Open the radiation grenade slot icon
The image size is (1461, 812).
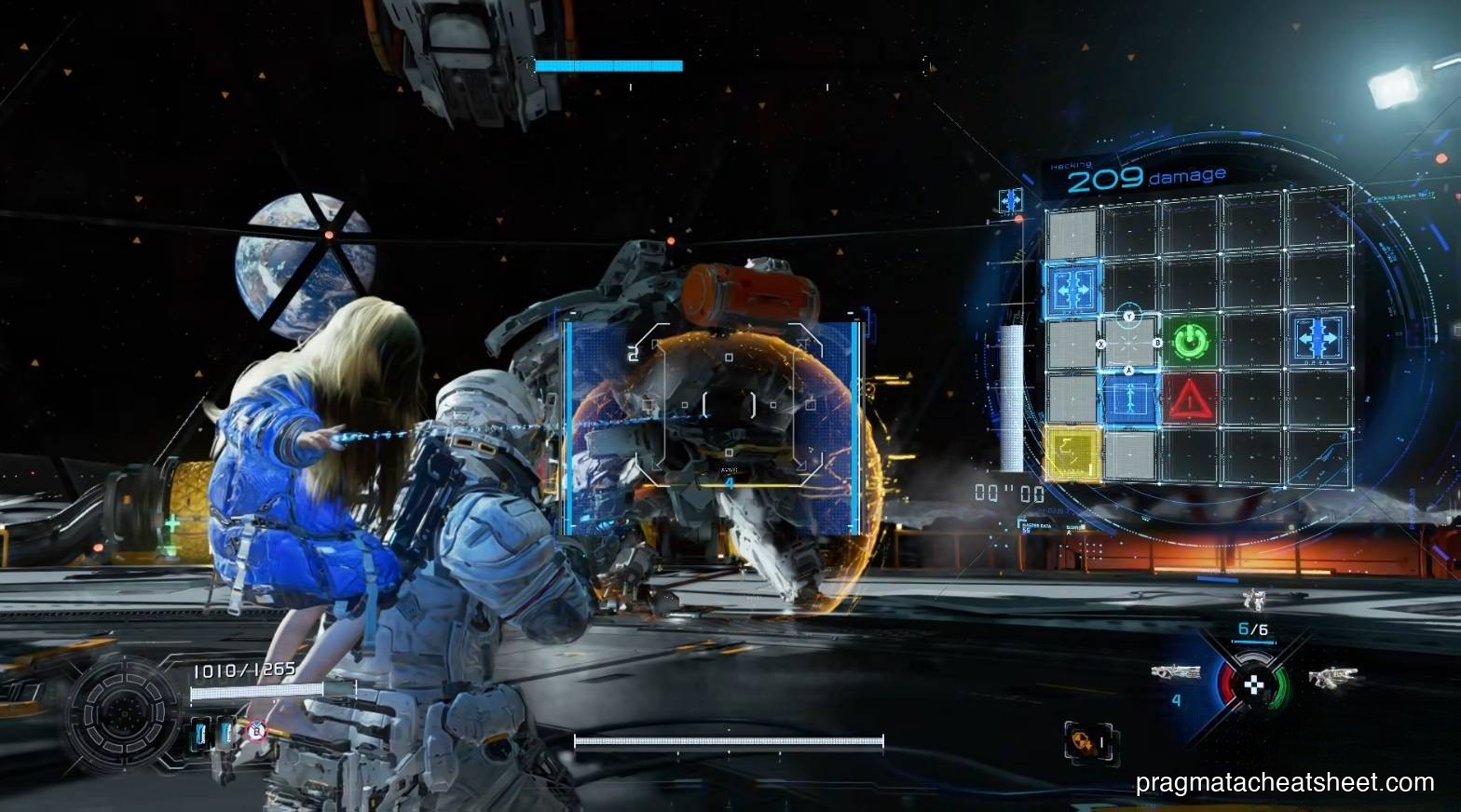pos(1086,740)
